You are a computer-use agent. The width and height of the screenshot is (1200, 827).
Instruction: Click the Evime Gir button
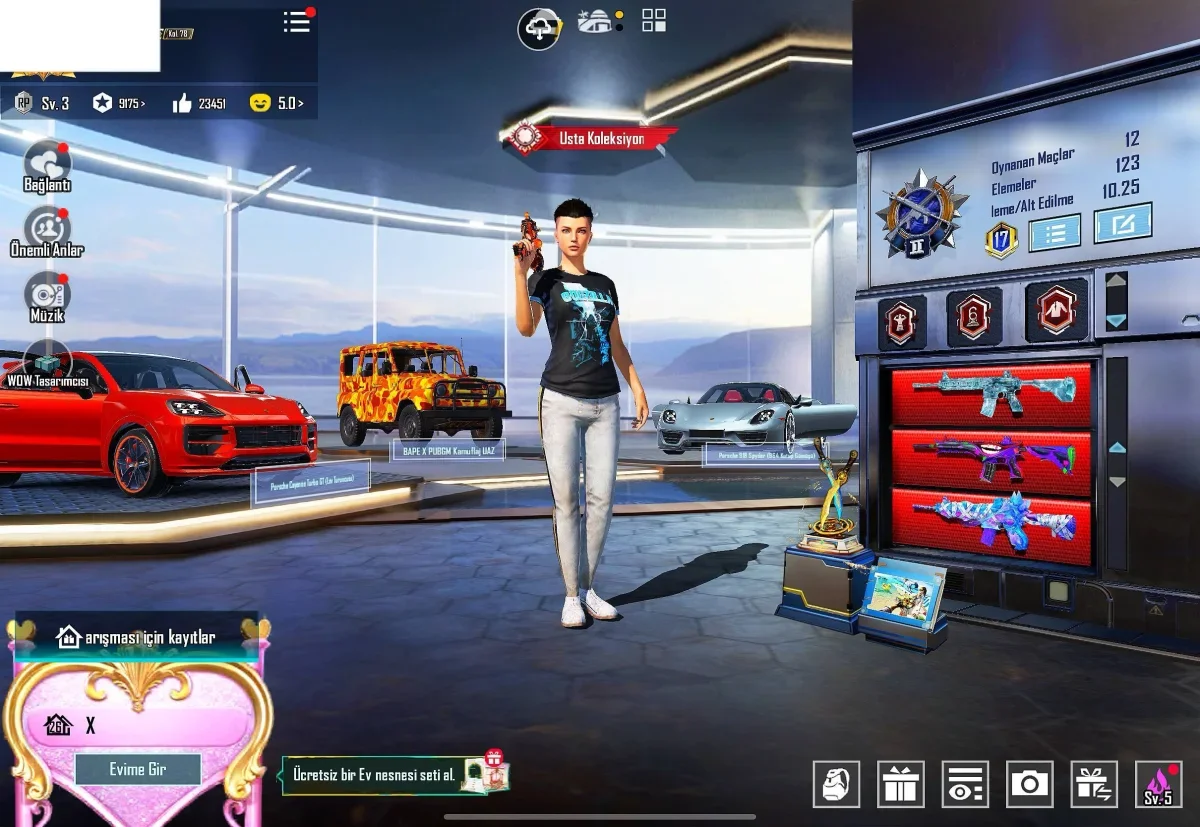tap(138, 769)
